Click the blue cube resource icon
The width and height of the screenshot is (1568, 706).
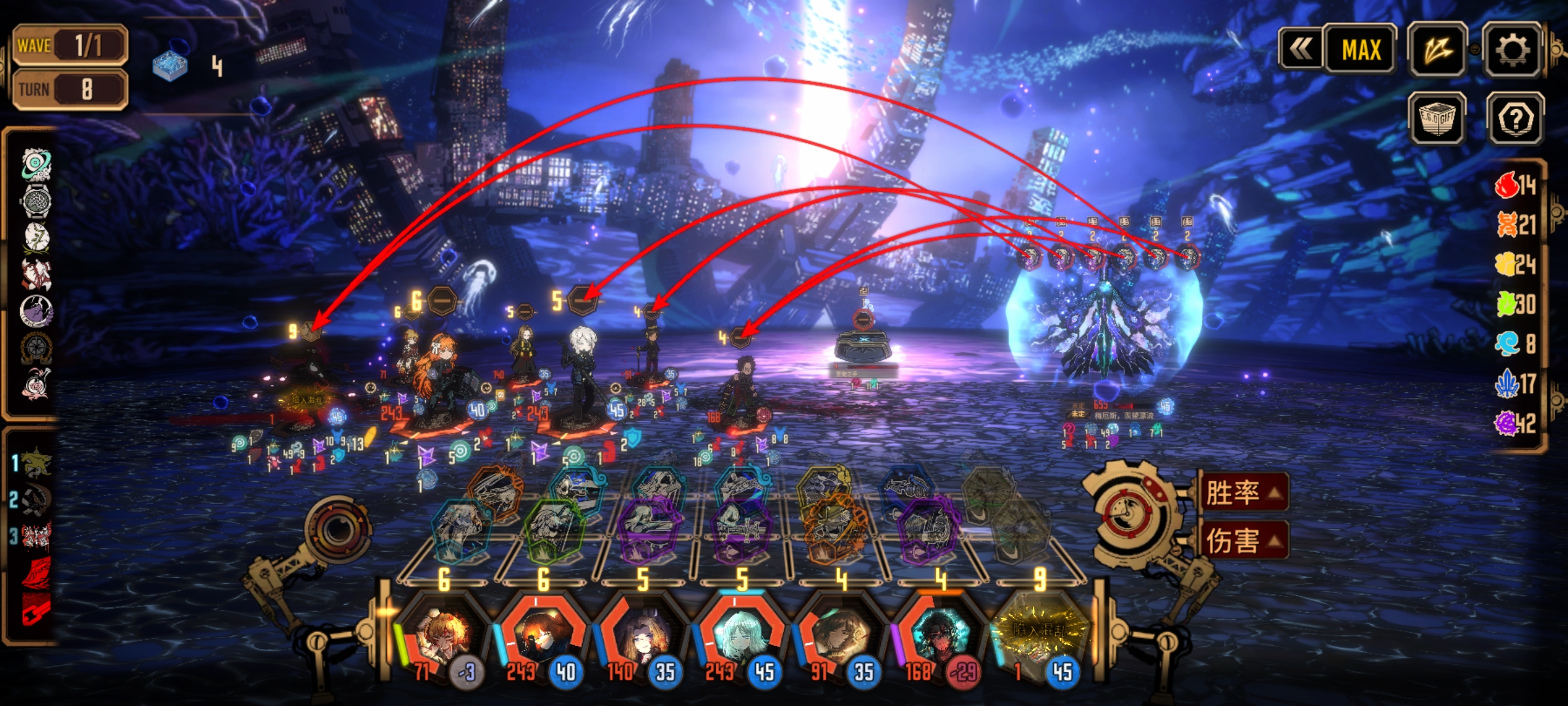[170, 65]
